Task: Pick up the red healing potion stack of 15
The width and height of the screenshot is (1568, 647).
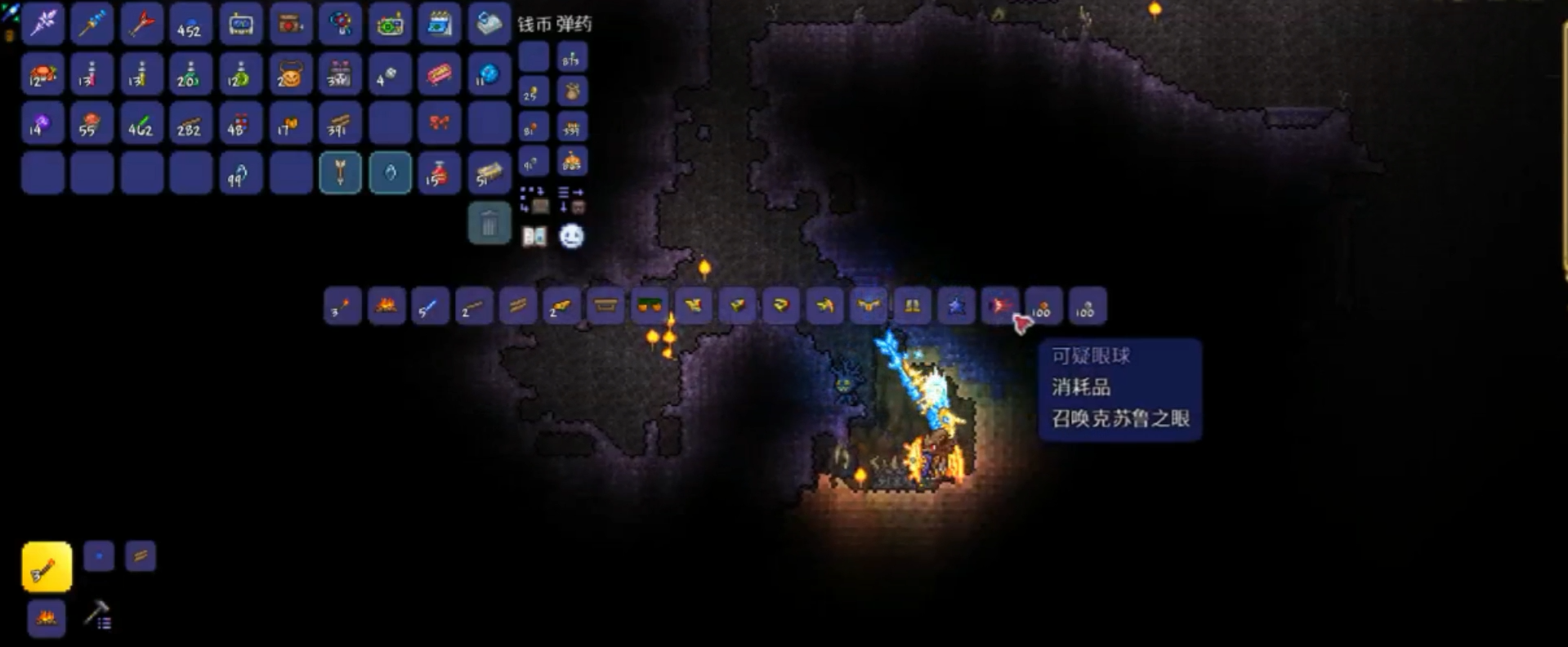Action: coord(439,173)
